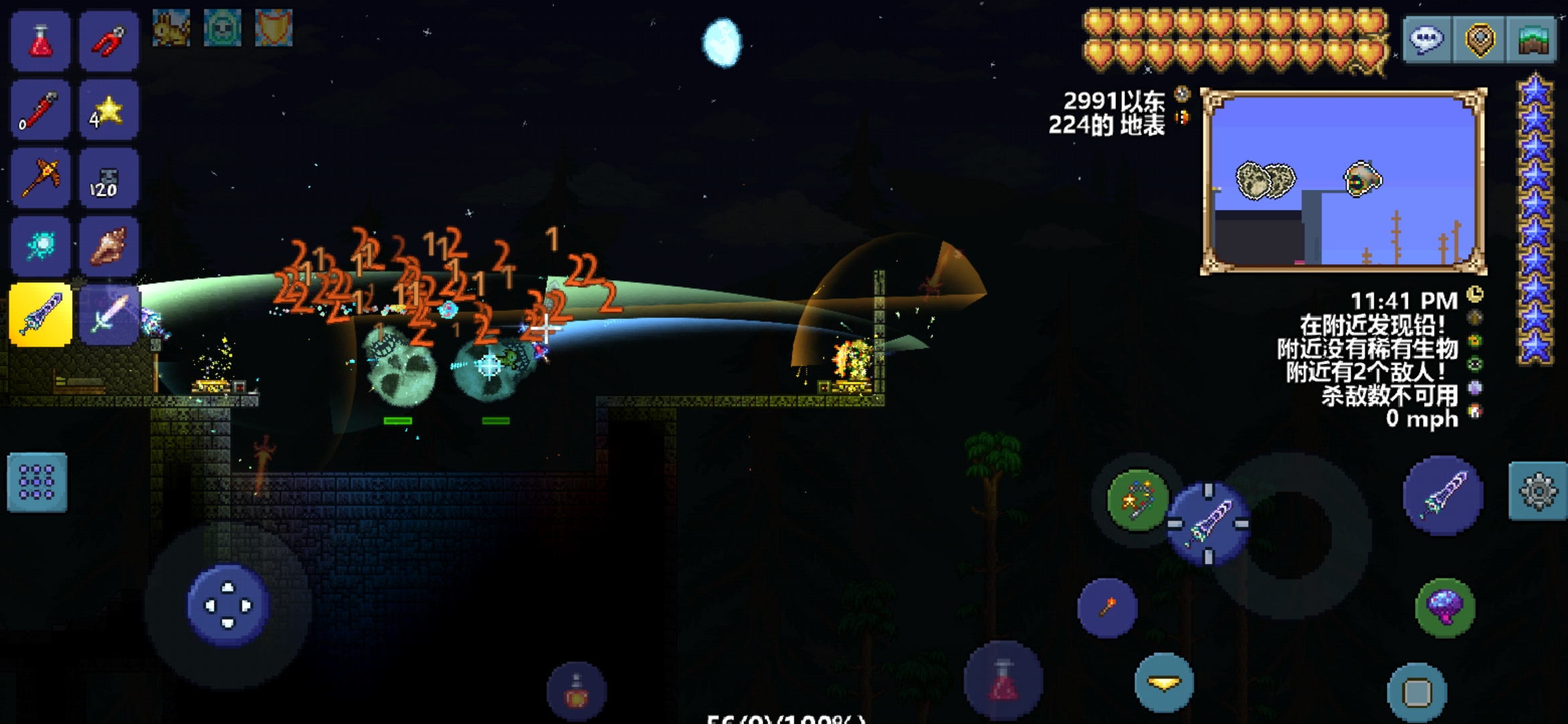This screenshot has width=1568, height=724.
Task: Select the red wire cutter hotbar slot
Action: point(109,42)
